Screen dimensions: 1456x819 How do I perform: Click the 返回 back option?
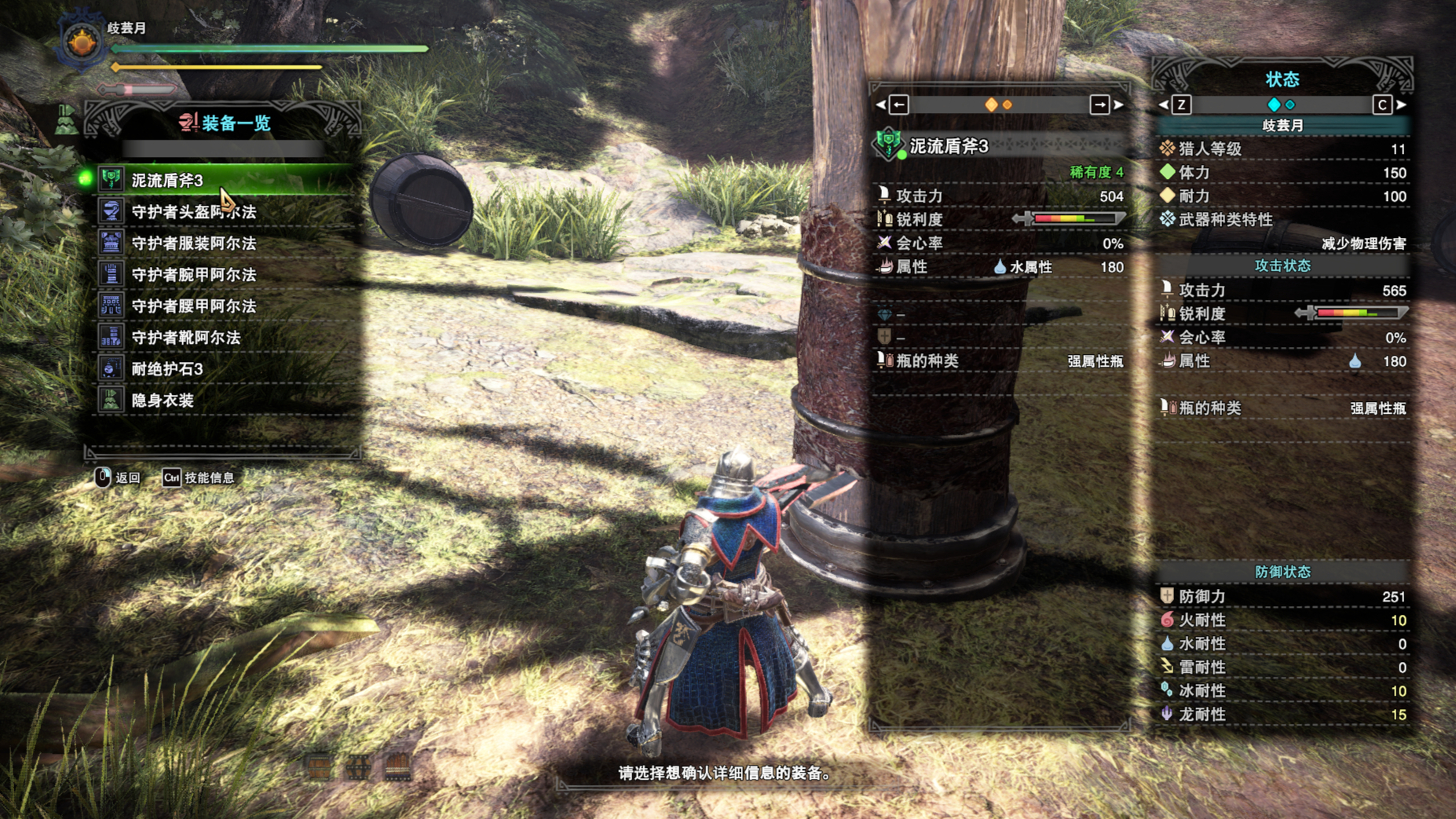(118, 477)
